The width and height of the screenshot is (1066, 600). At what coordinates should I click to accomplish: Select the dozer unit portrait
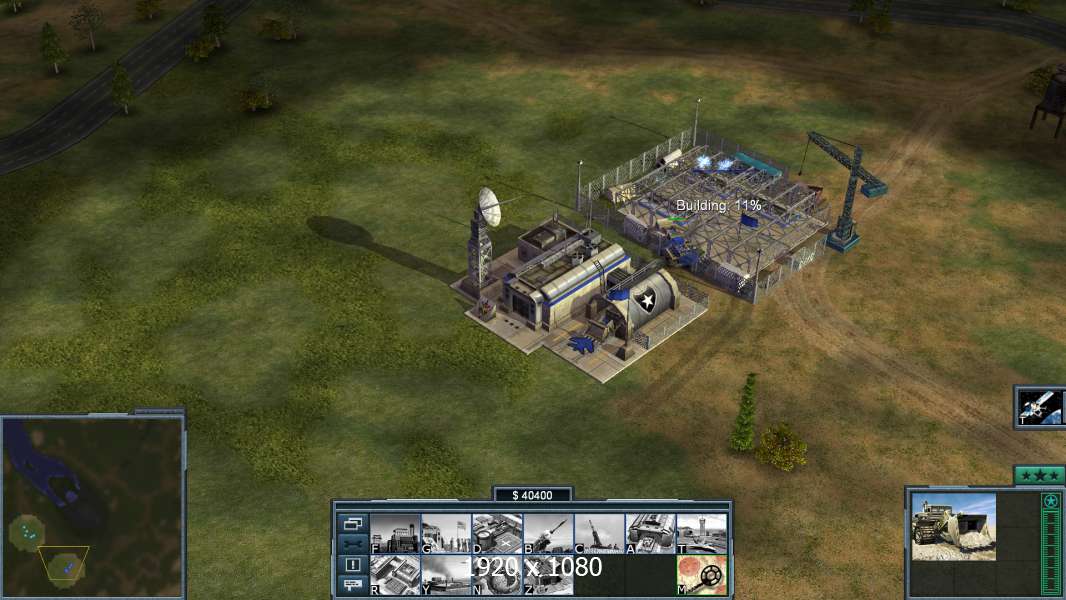click(x=953, y=526)
